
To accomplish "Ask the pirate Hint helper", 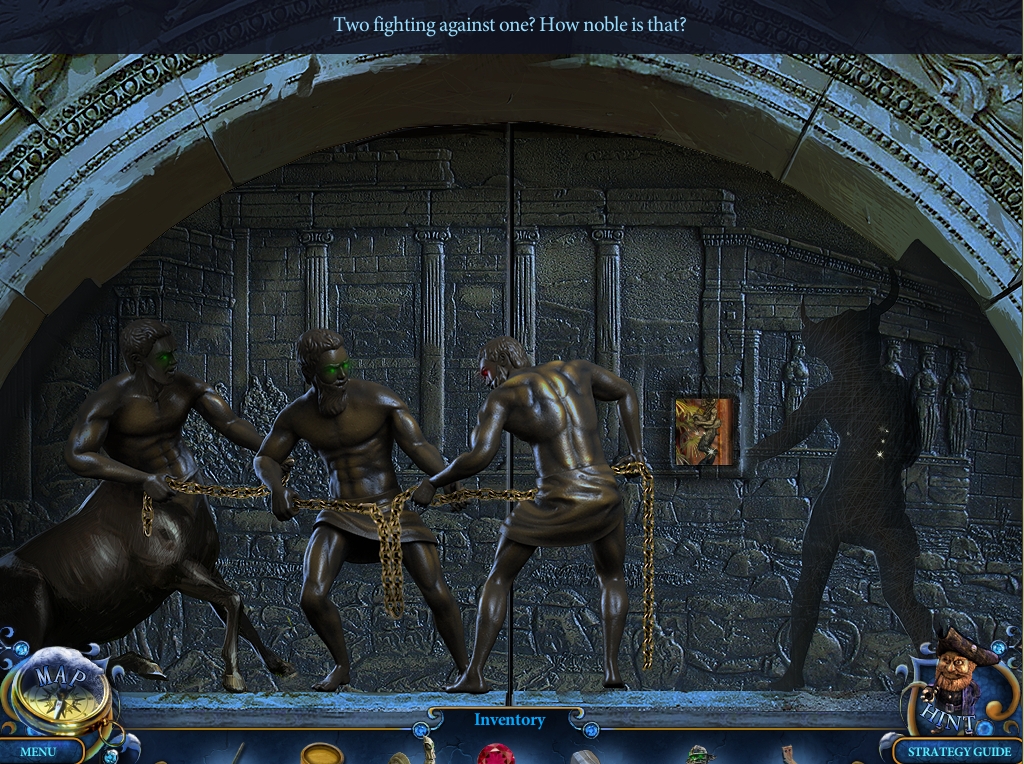I will 953,682.
